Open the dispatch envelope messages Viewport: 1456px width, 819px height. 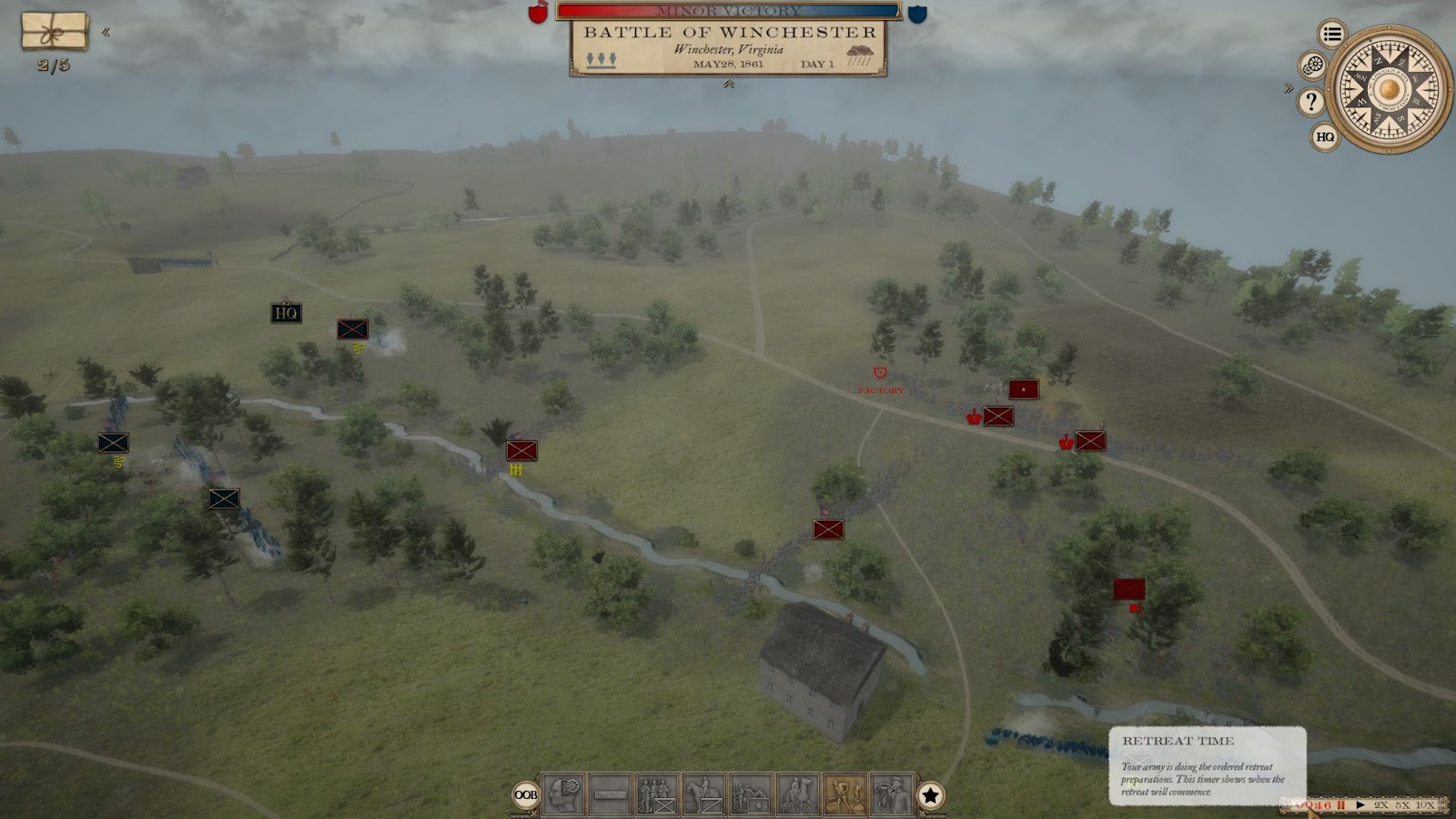pyautogui.click(x=55, y=31)
